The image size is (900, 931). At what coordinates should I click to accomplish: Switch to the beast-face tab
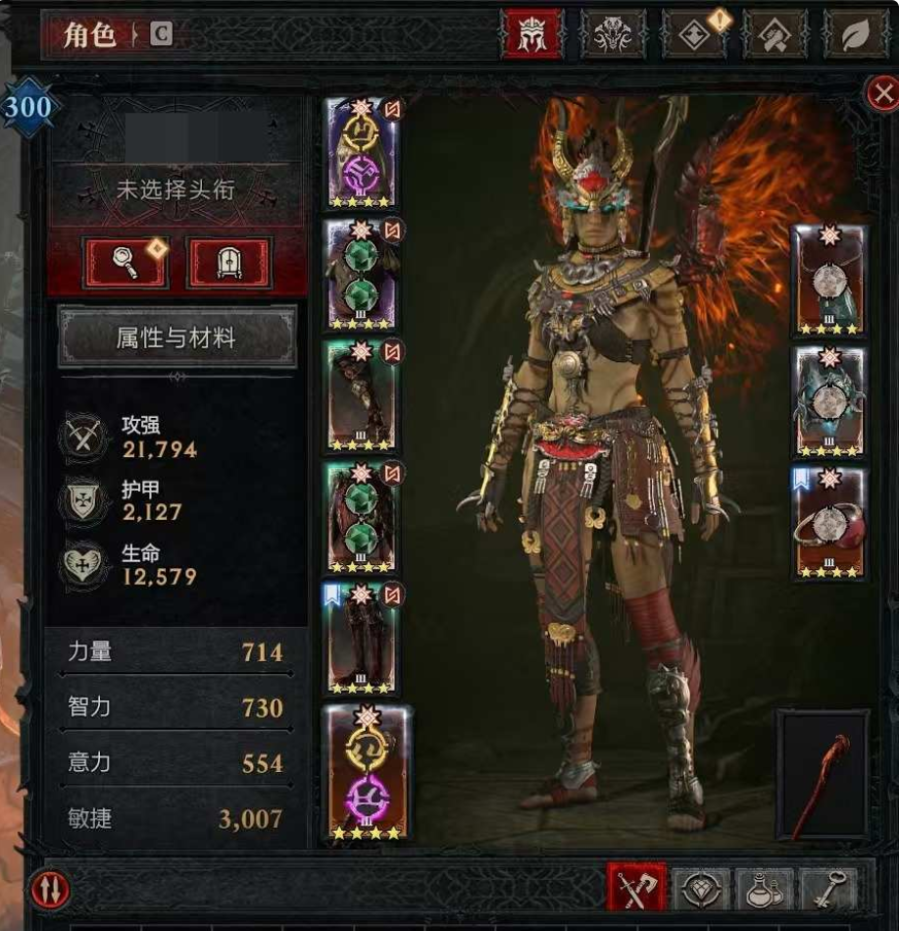tap(614, 36)
